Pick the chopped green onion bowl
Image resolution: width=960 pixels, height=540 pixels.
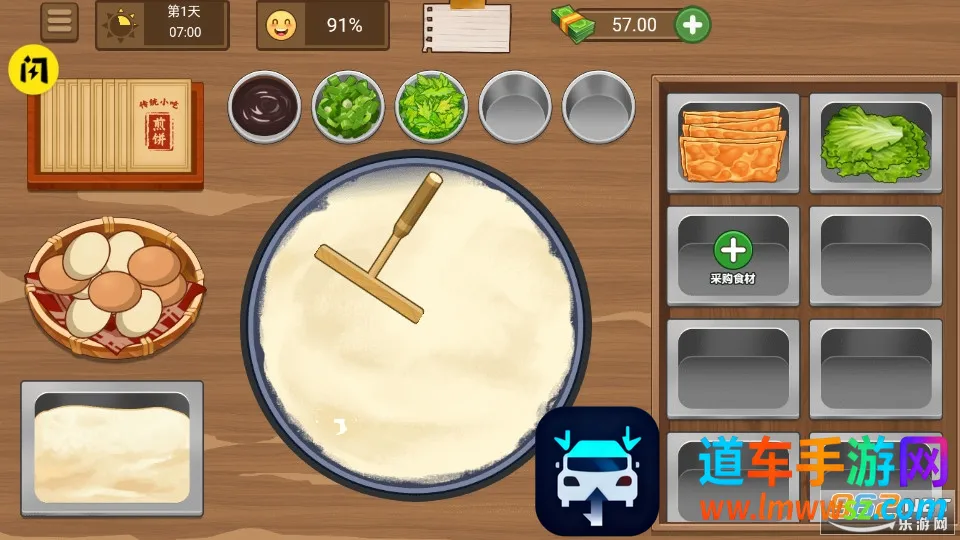point(348,104)
